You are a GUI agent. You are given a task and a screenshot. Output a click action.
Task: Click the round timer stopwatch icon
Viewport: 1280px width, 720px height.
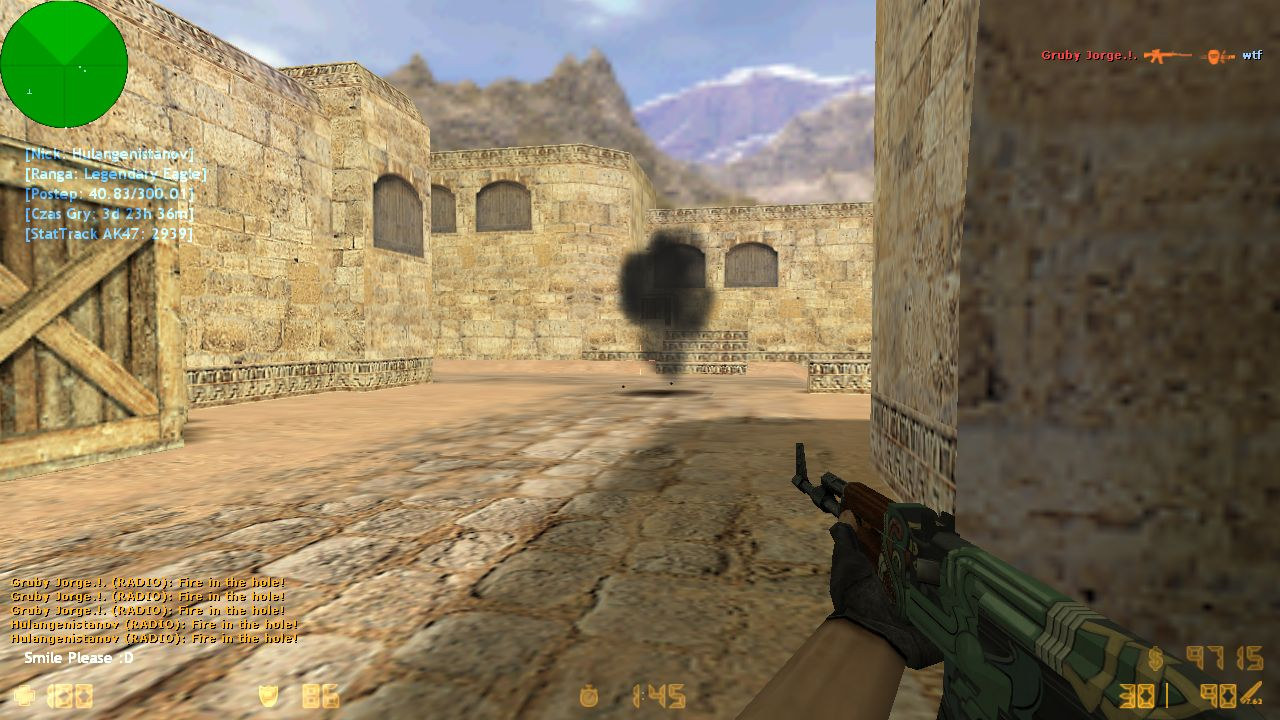coord(589,696)
